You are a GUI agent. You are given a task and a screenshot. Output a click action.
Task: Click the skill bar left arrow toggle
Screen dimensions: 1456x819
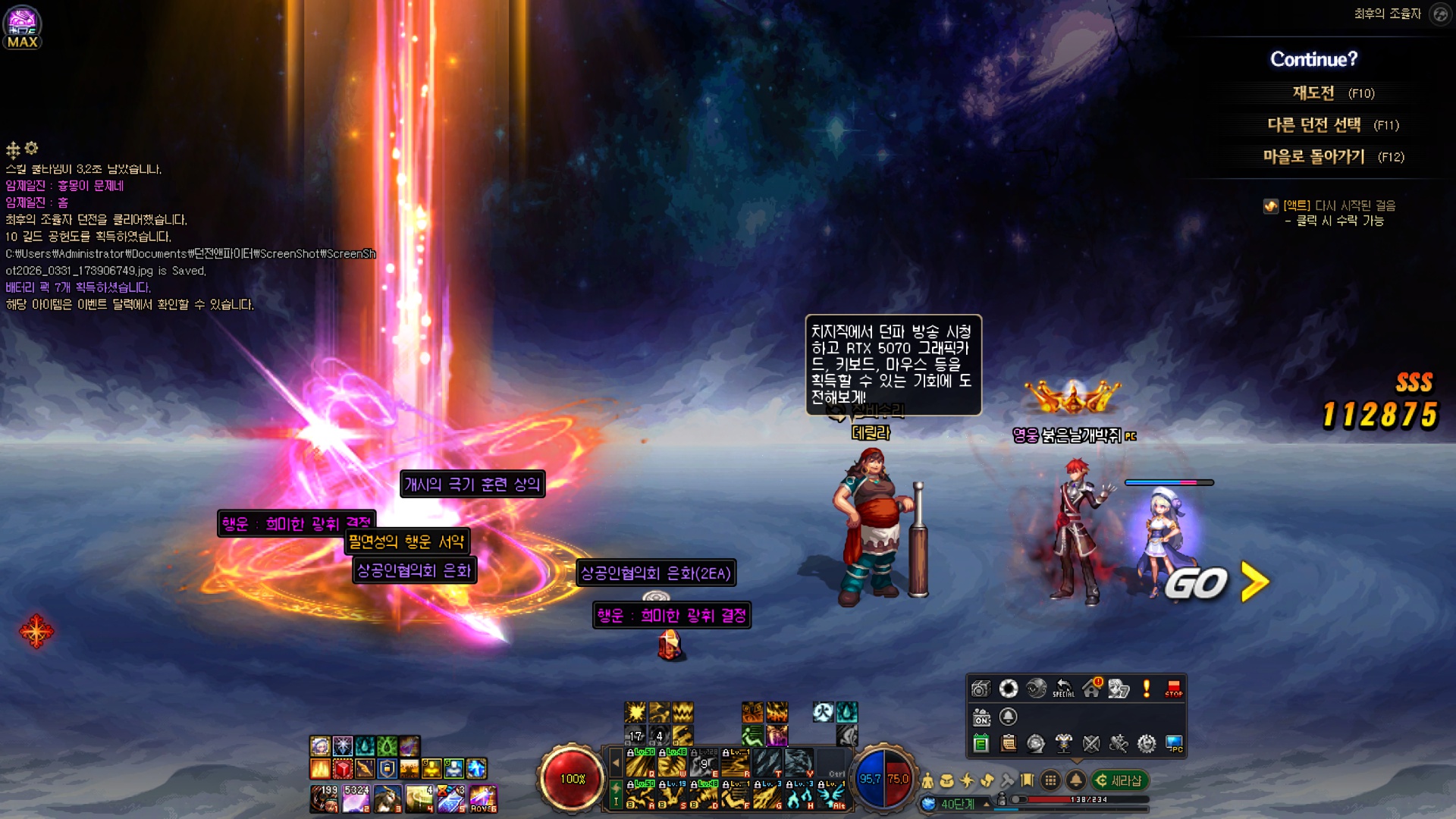(x=616, y=763)
